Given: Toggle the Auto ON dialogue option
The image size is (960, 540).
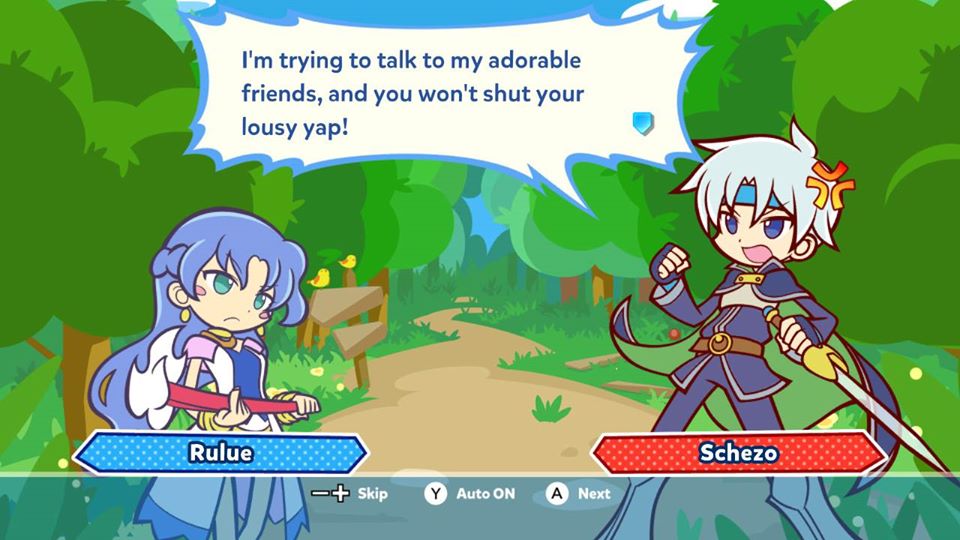Looking at the screenshot, I should [485, 494].
